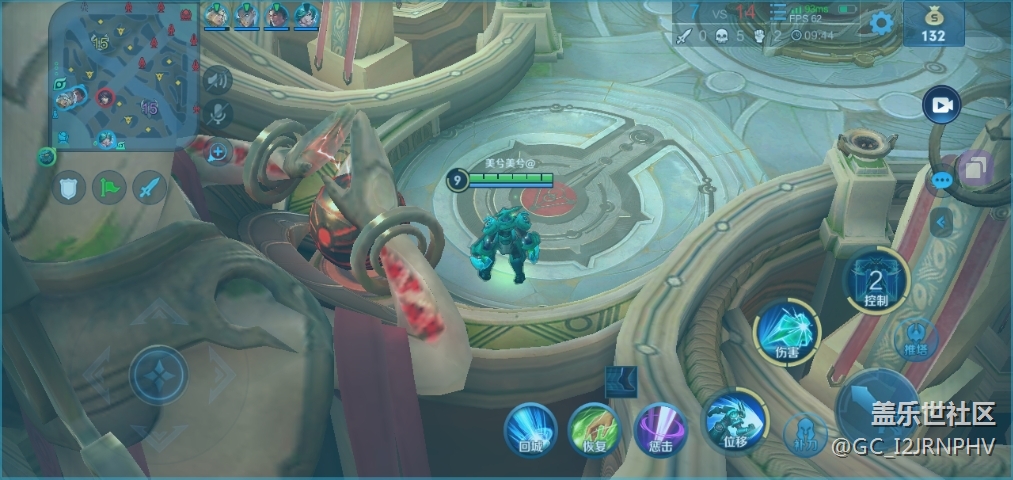
Task: Start screen recording with the camera button
Action: click(x=941, y=105)
